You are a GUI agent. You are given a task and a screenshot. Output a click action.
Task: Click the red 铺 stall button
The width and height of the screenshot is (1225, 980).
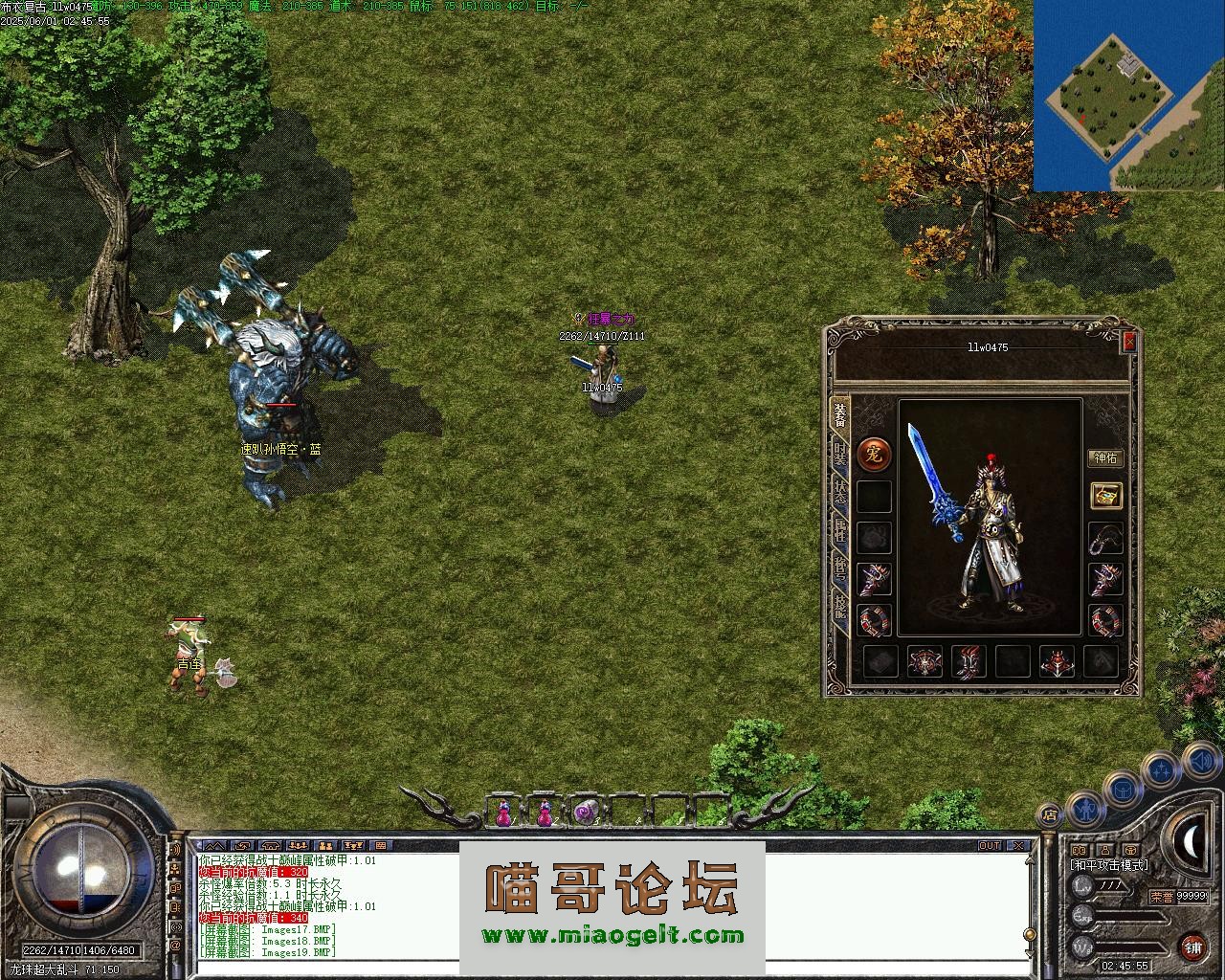click(1192, 947)
